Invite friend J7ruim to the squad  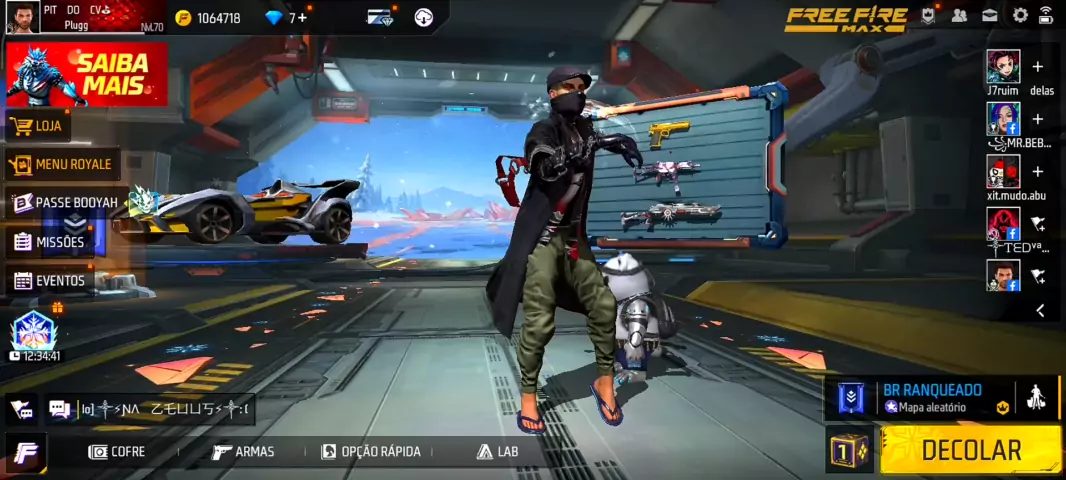(1037, 67)
